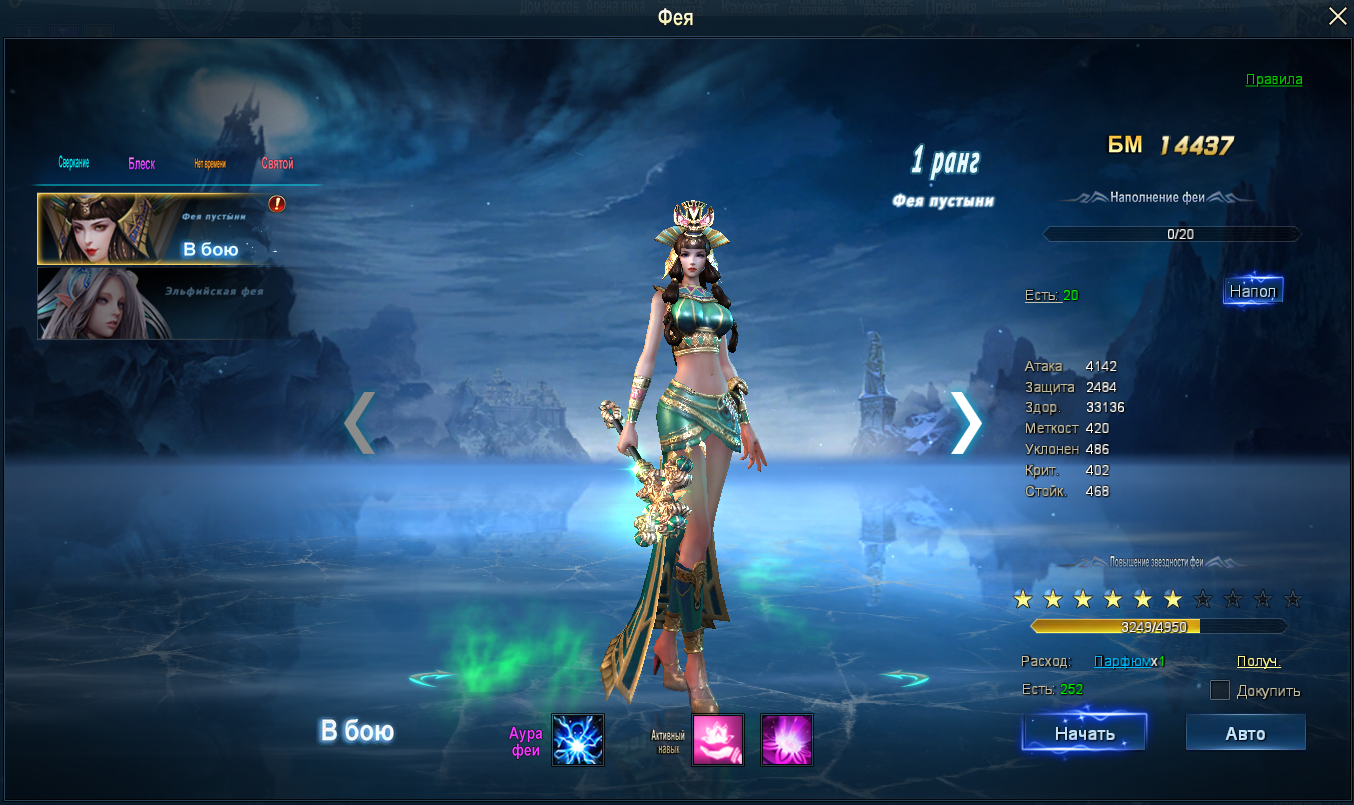Open the Получ. link
This screenshot has width=1354, height=805.
(x=1258, y=661)
